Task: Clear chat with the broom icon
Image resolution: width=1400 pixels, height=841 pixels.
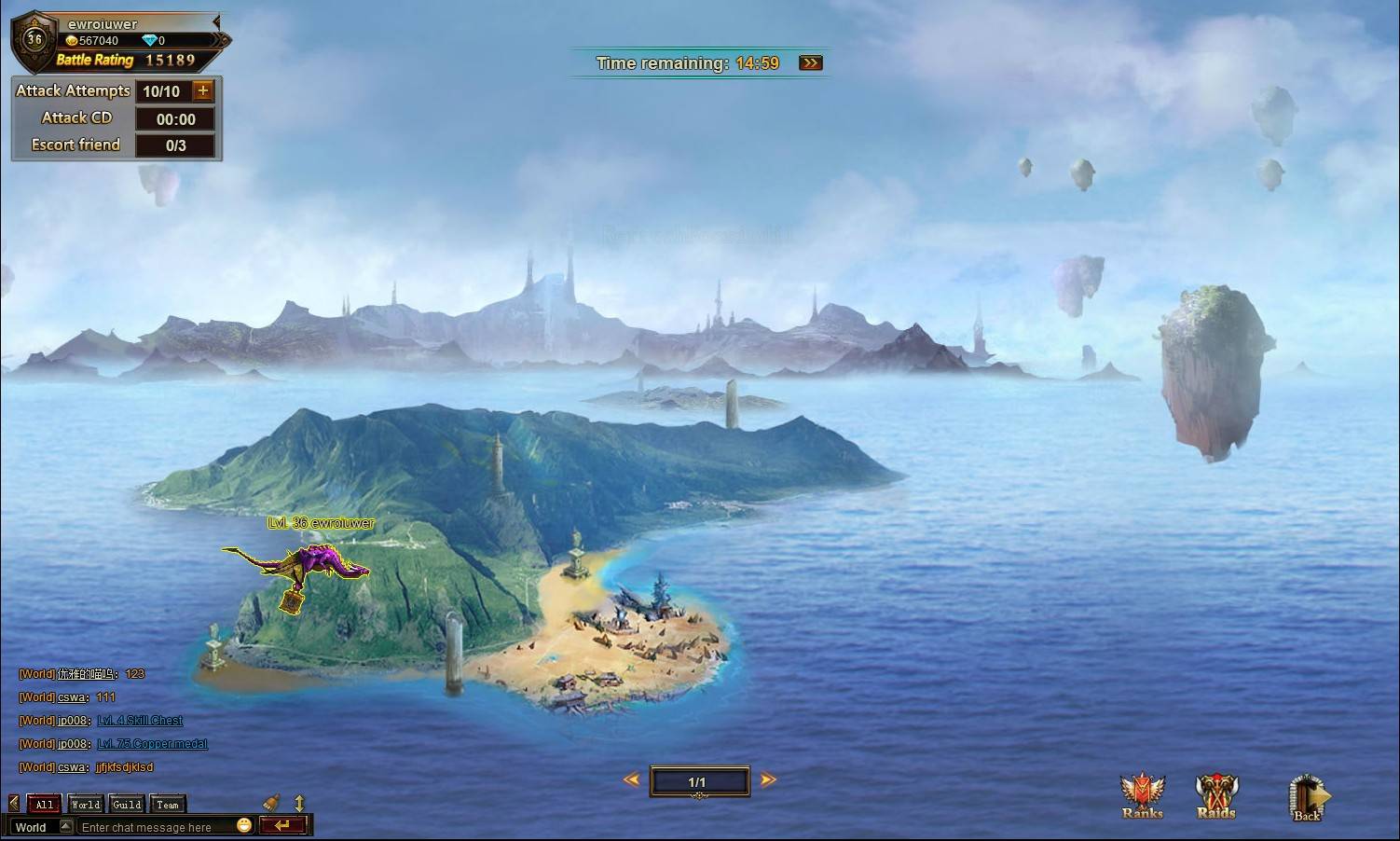Action: click(x=272, y=802)
